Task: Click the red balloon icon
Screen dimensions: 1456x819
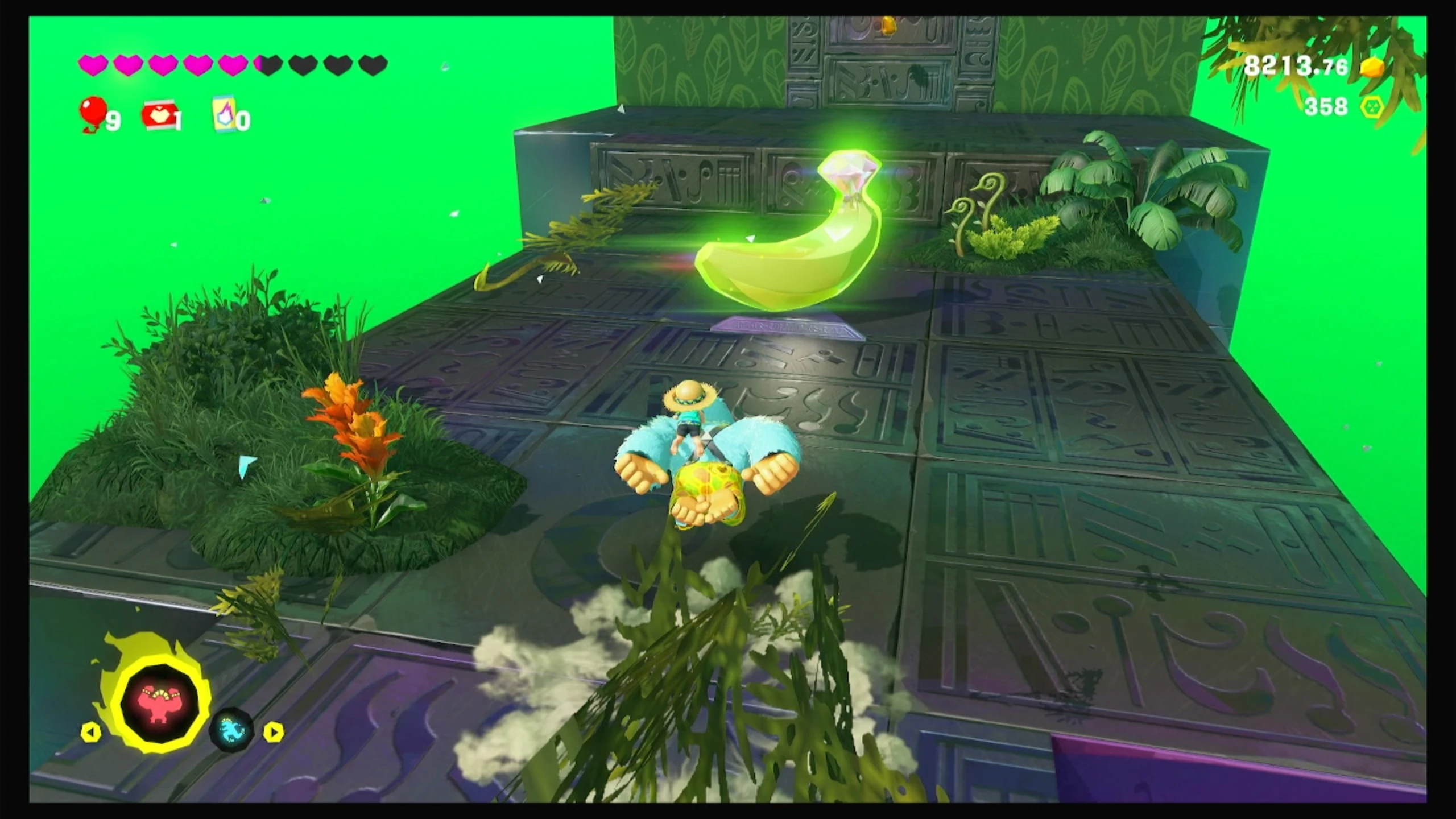Action: 92,113
